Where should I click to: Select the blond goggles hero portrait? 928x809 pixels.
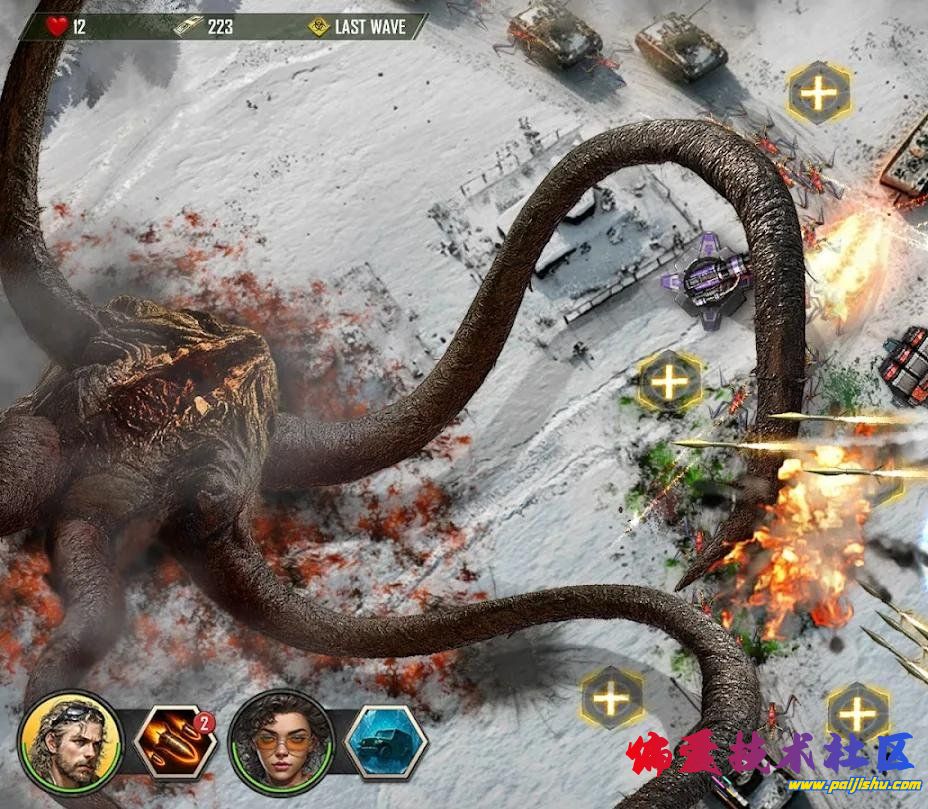click(x=70, y=742)
